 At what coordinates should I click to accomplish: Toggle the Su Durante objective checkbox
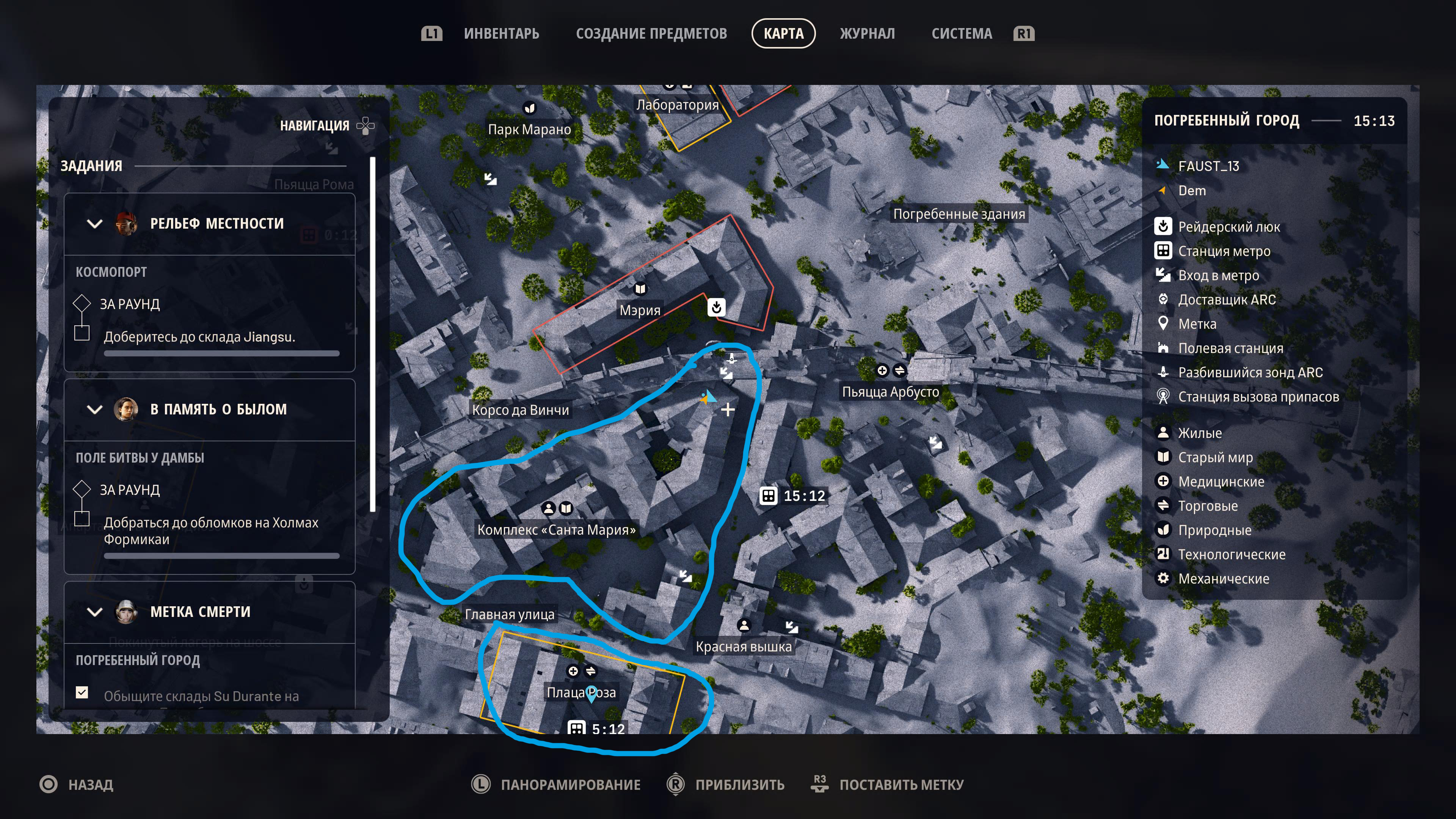82,692
